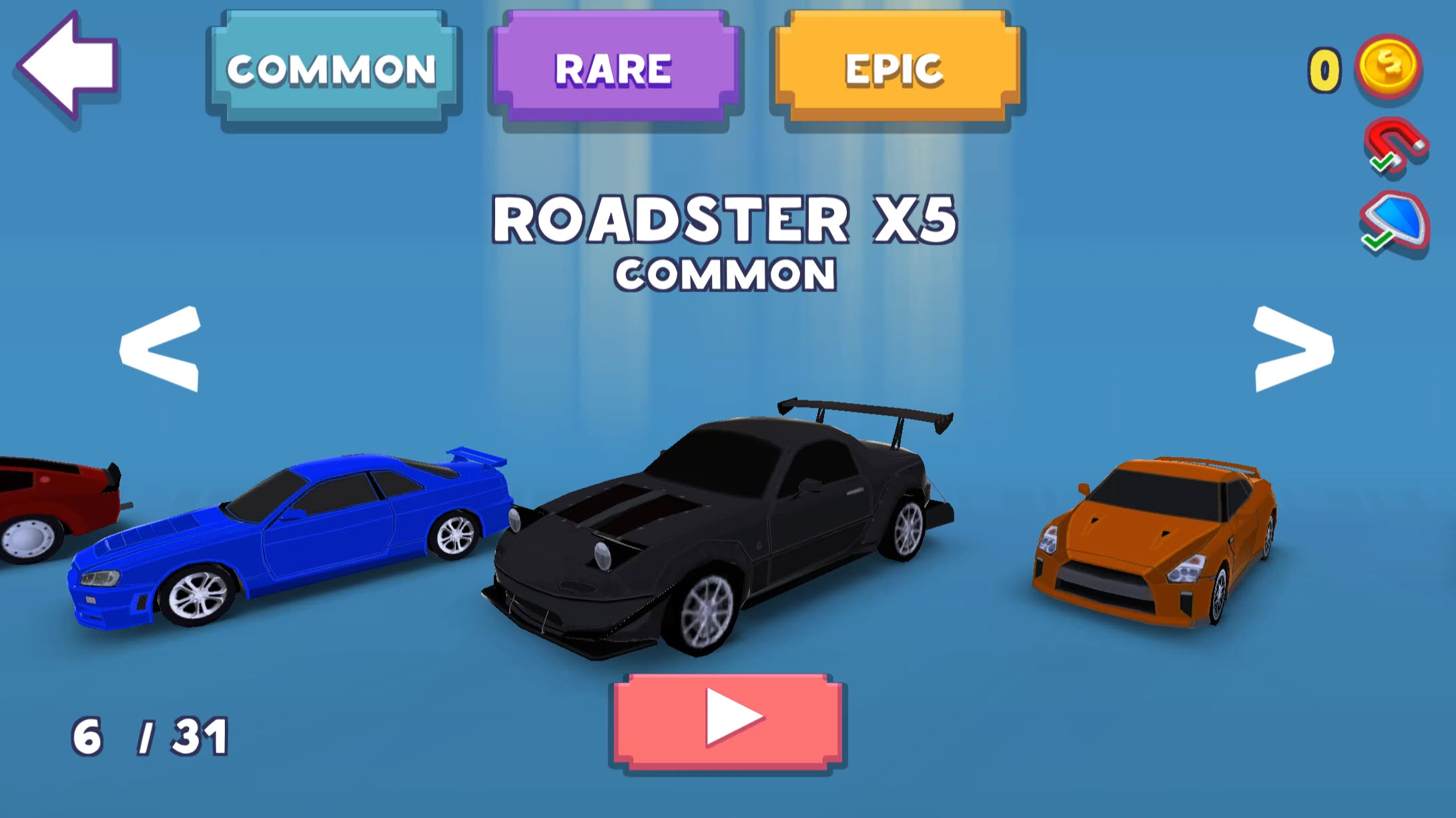Select the blue shield power-up icon

(1395, 222)
